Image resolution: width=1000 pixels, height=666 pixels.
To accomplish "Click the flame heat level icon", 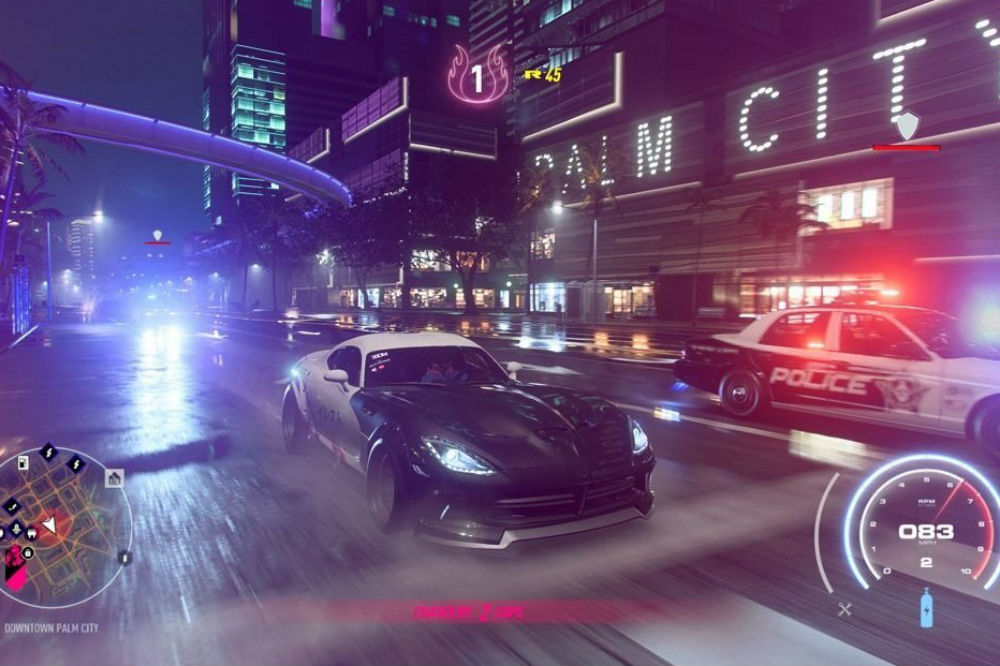I will point(477,76).
